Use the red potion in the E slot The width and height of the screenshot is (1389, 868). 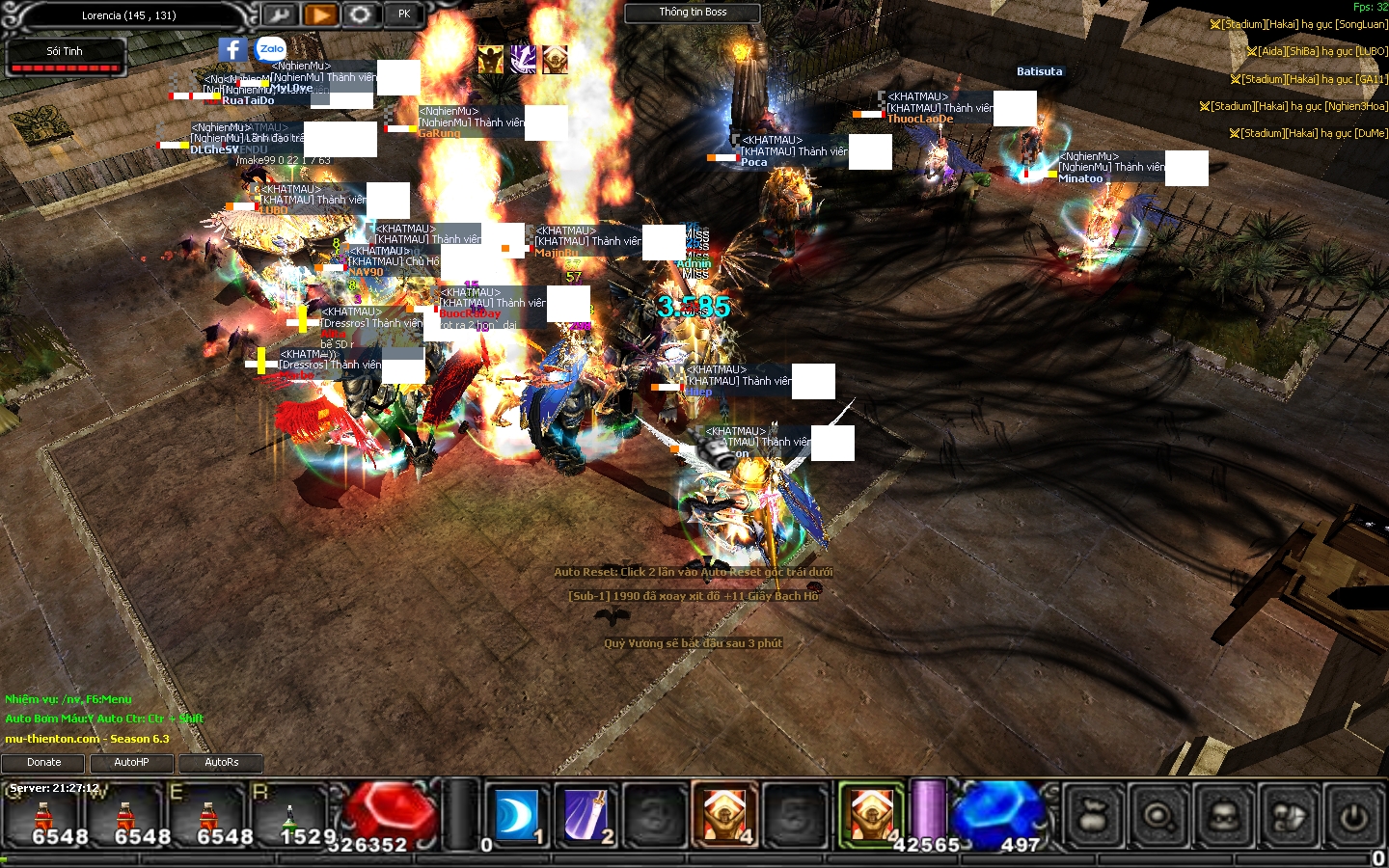208,816
